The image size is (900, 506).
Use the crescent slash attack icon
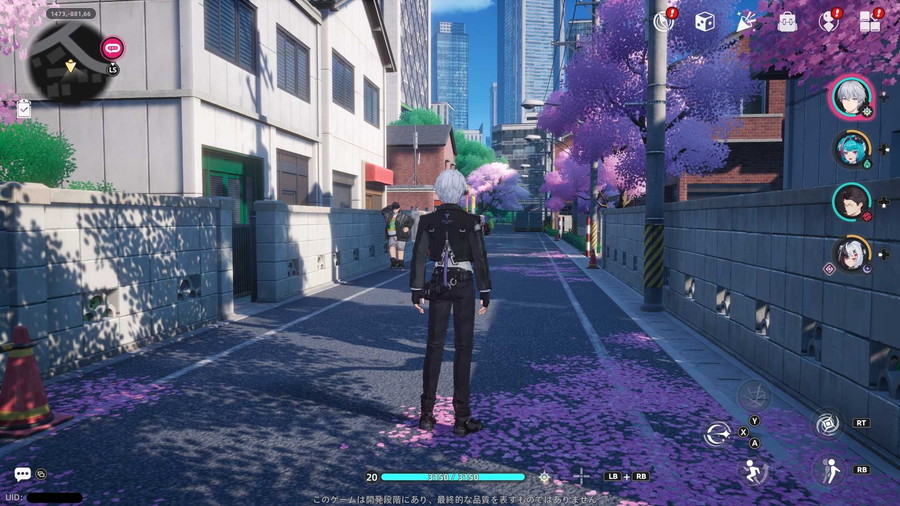tap(717, 434)
